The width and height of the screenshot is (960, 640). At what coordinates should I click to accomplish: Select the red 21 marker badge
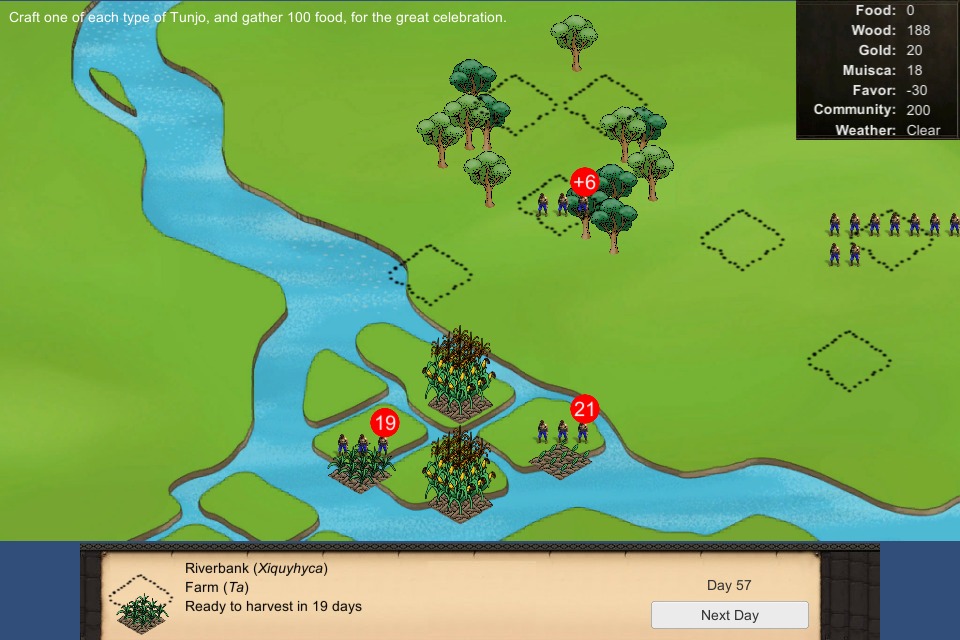[x=584, y=409]
